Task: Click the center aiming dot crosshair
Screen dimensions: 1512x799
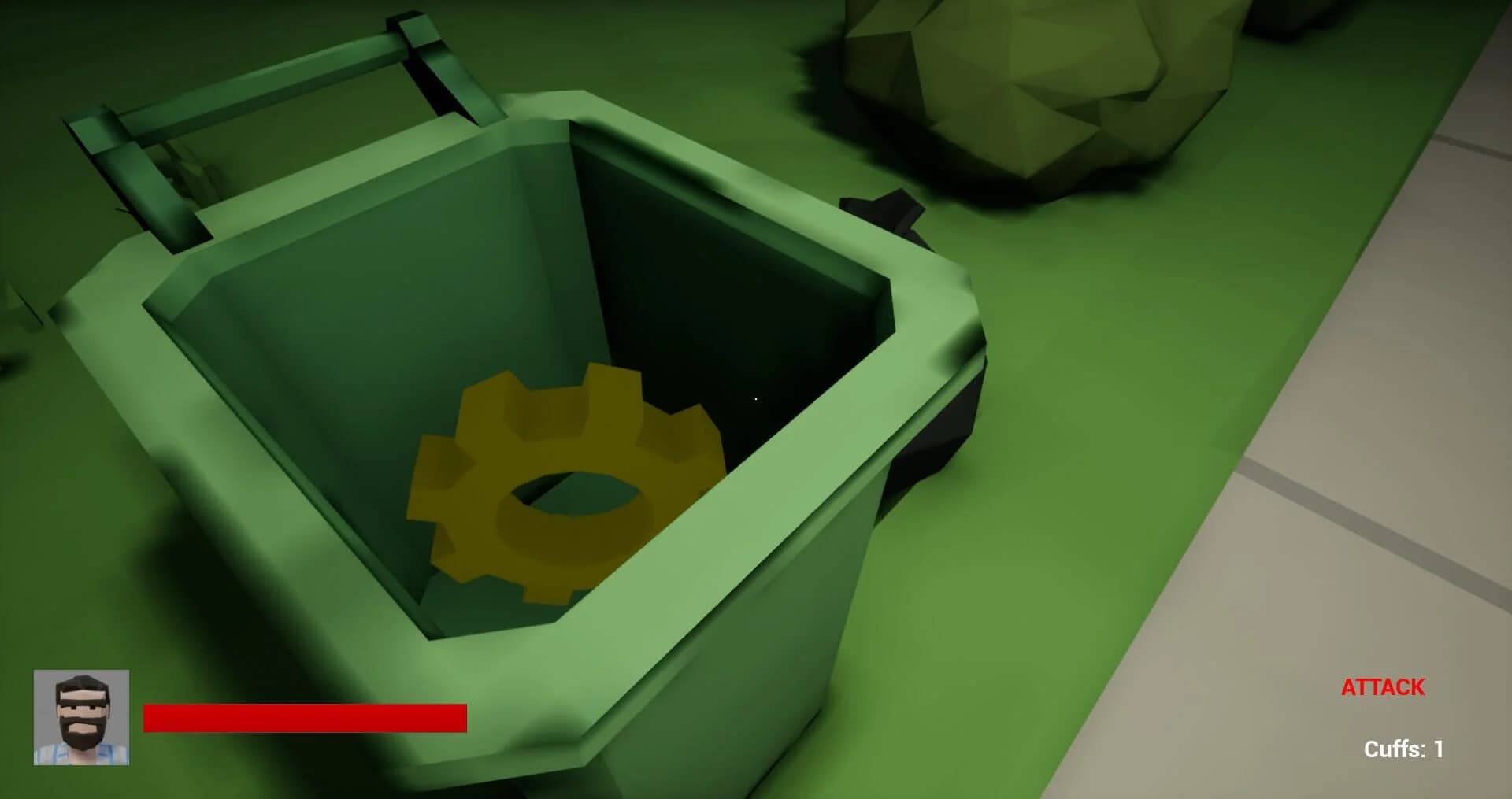Action: pos(755,399)
